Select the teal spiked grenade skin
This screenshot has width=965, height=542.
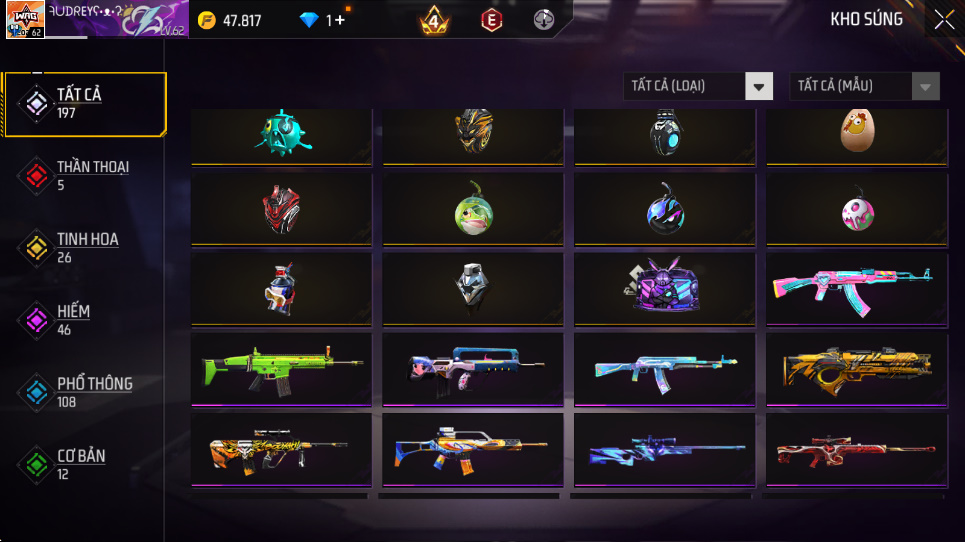pos(281,133)
